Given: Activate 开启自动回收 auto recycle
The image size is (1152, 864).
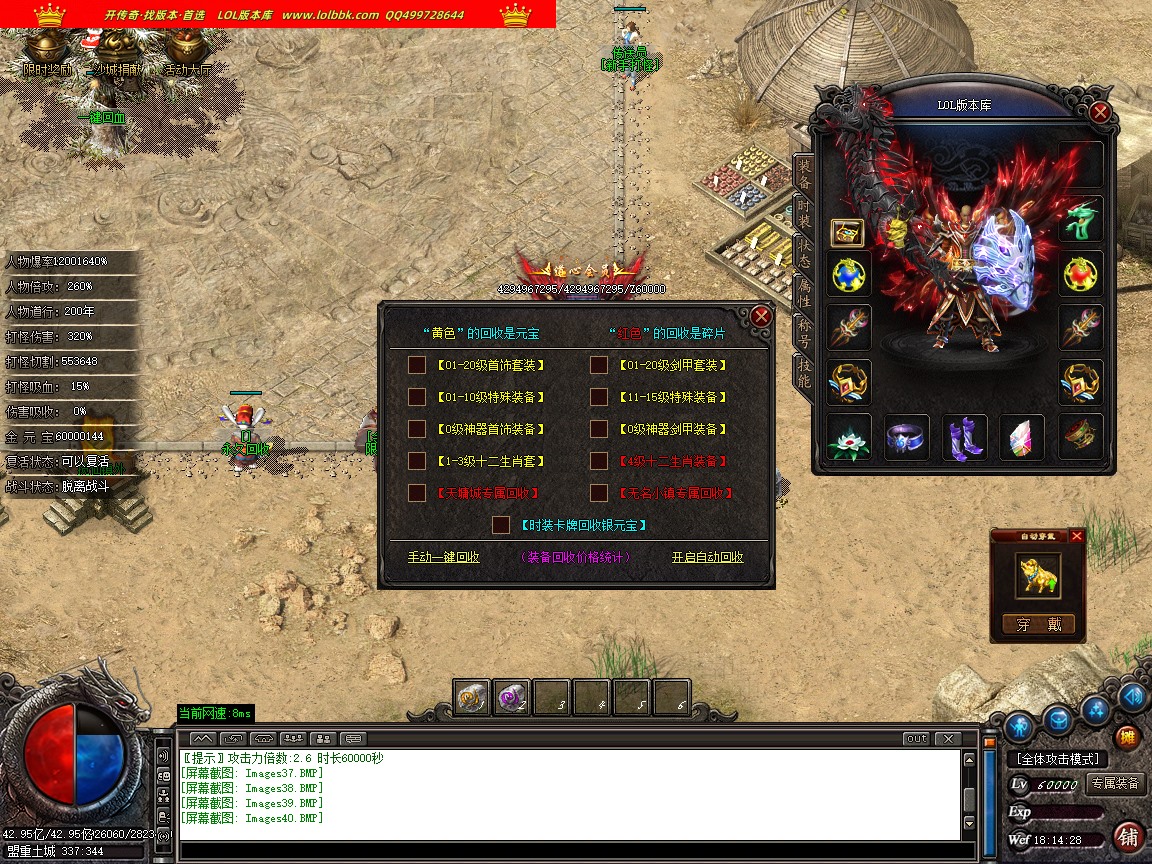Looking at the screenshot, I should click(707, 557).
